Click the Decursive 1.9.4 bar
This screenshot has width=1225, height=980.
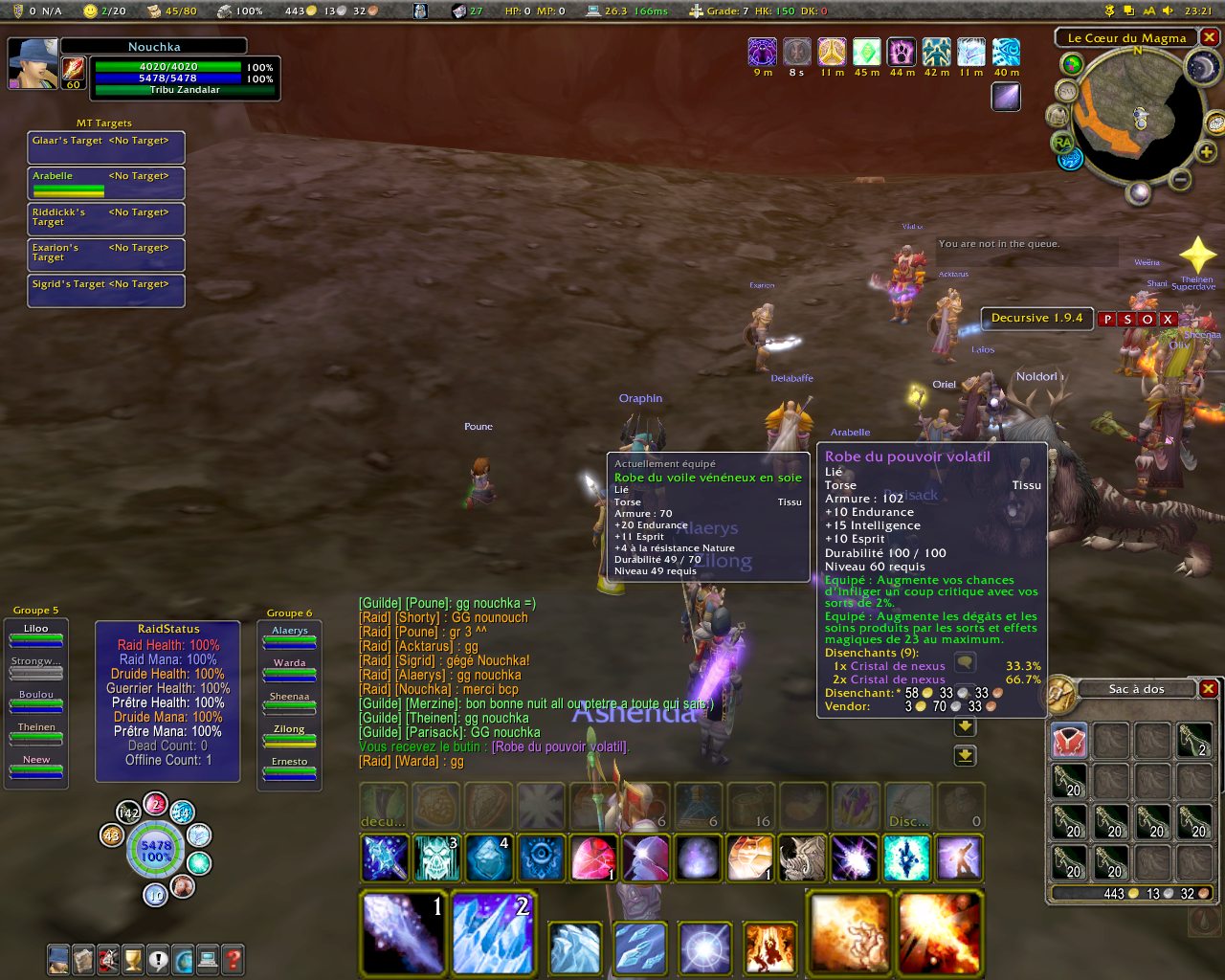1036,319
